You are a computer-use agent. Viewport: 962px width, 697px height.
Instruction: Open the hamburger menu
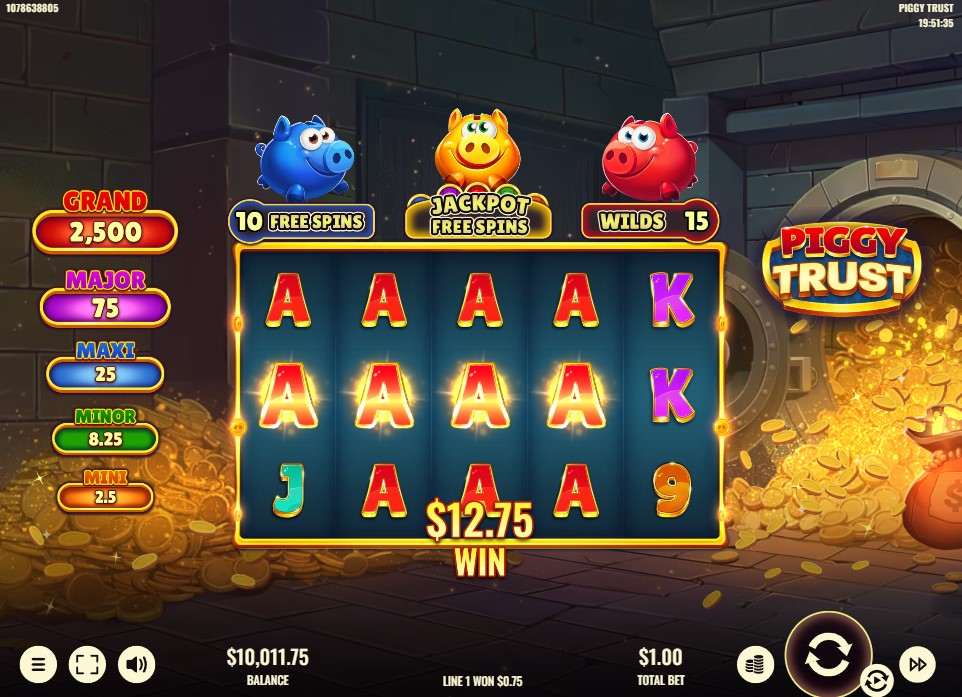point(38,664)
